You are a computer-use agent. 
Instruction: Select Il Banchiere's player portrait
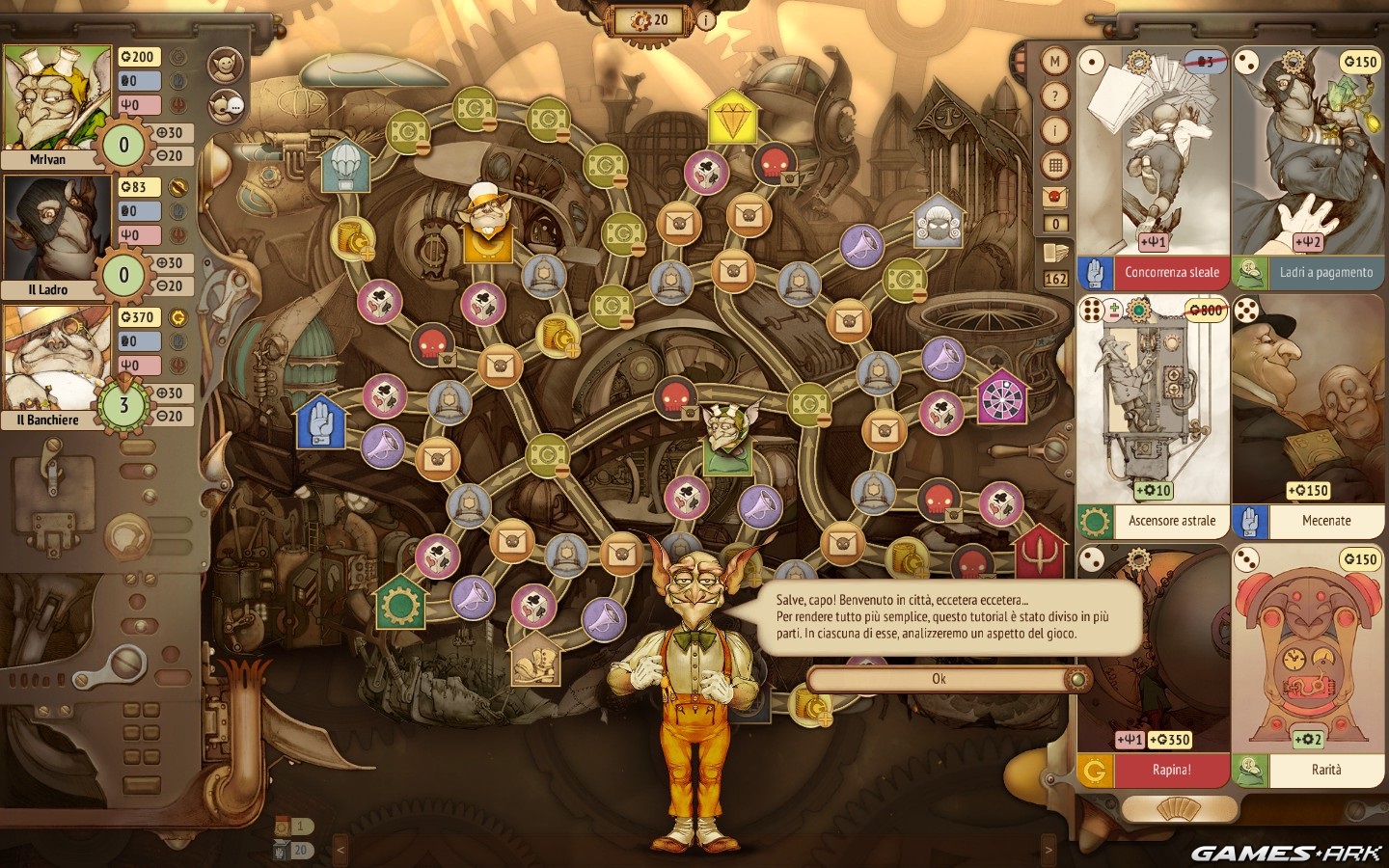58,360
